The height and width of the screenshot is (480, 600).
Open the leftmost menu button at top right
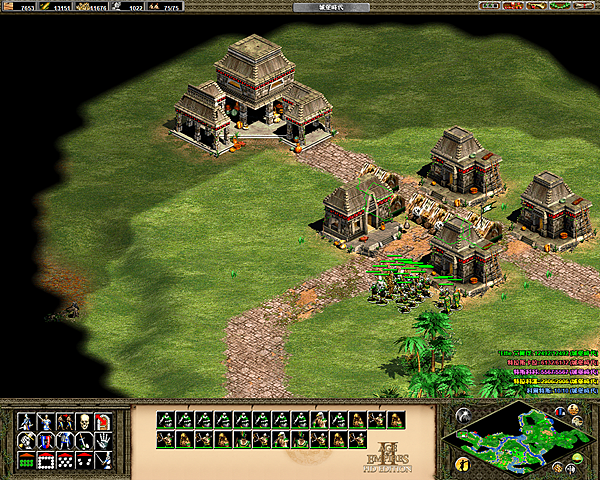[490, 6]
